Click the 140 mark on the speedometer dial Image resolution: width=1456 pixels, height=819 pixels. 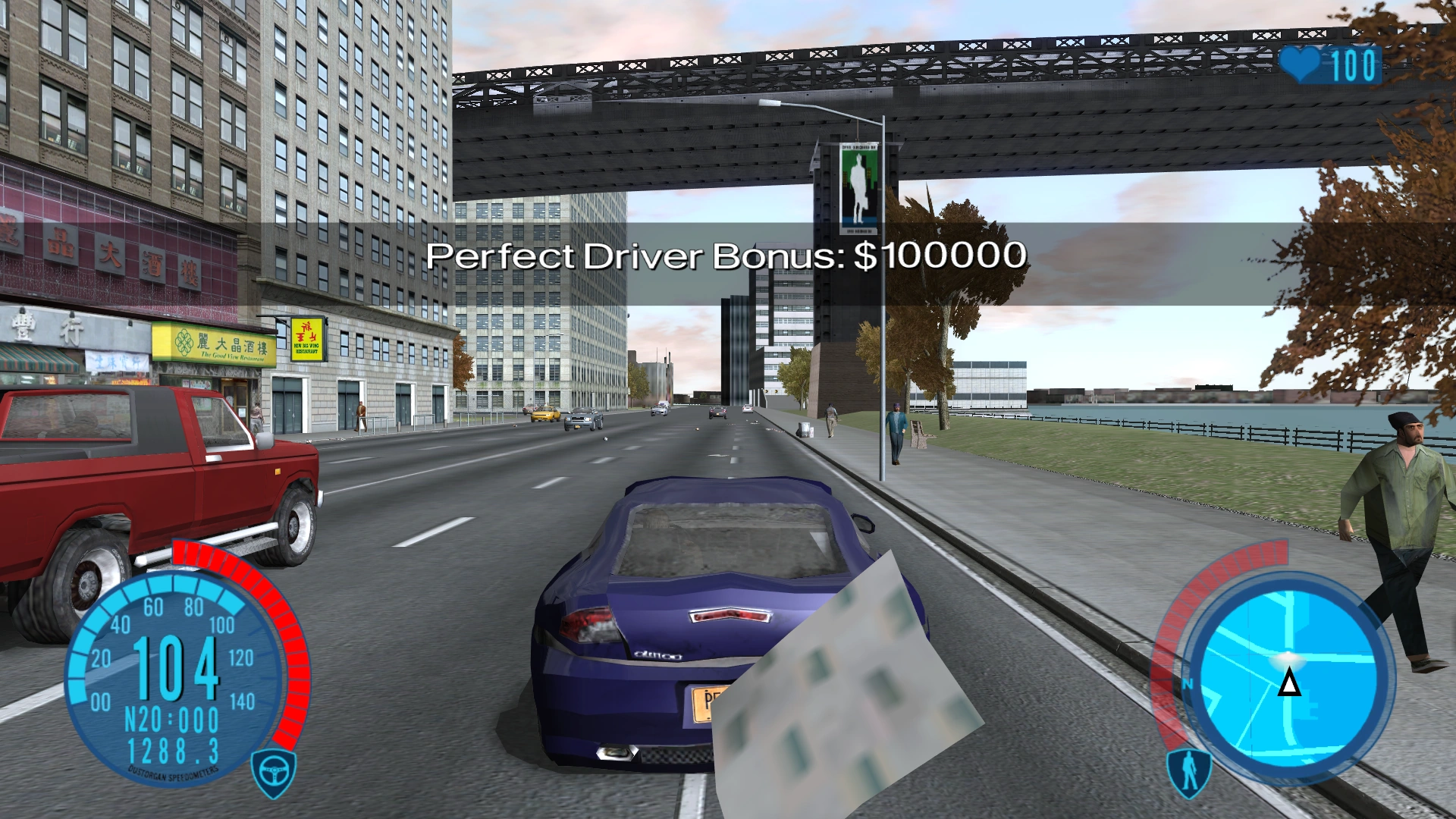tap(243, 701)
